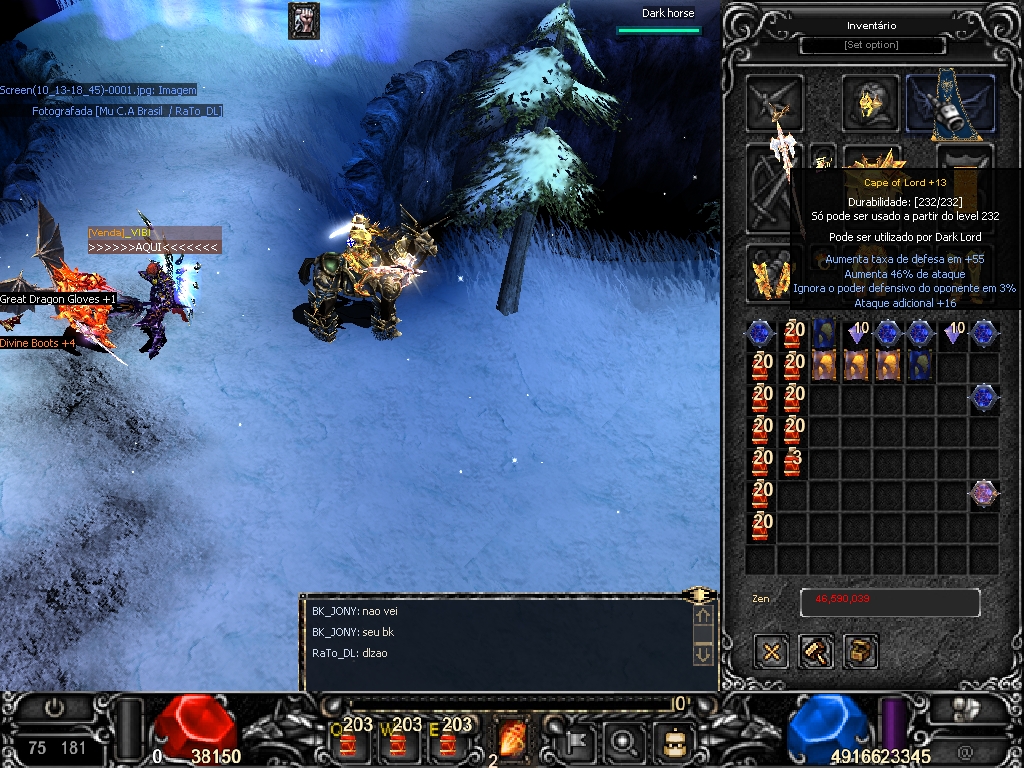Click the Zen amount field
Viewport: 1024px width, 768px height.
[889, 602]
